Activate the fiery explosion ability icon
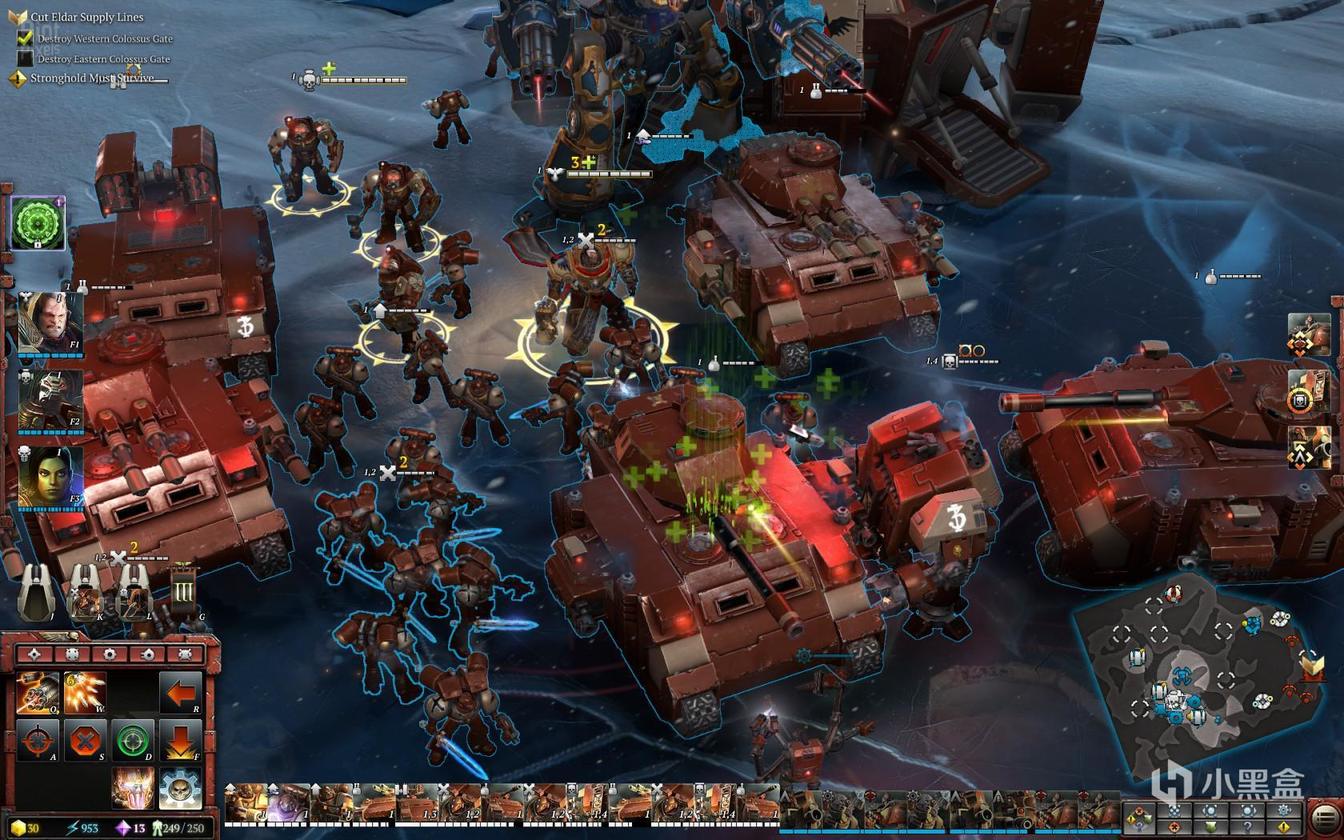The image size is (1344, 840). click(x=133, y=787)
